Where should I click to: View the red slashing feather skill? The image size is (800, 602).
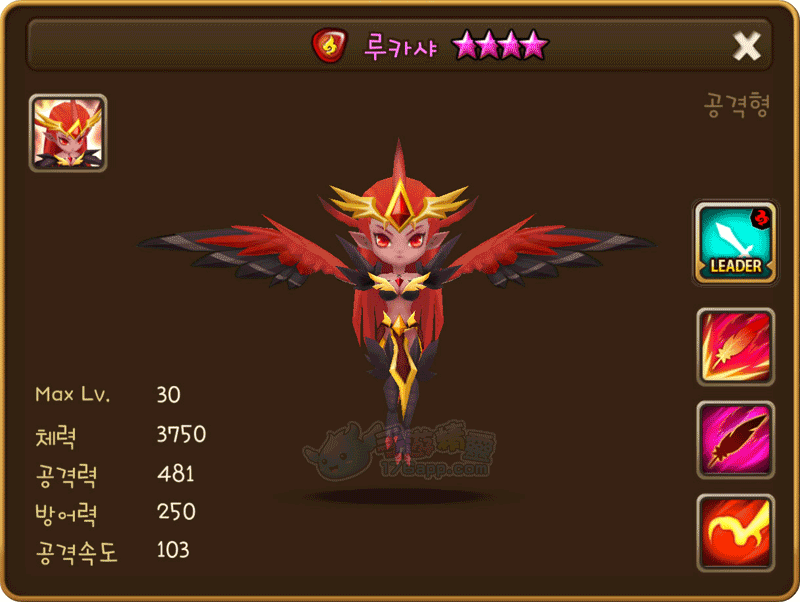click(x=735, y=347)
